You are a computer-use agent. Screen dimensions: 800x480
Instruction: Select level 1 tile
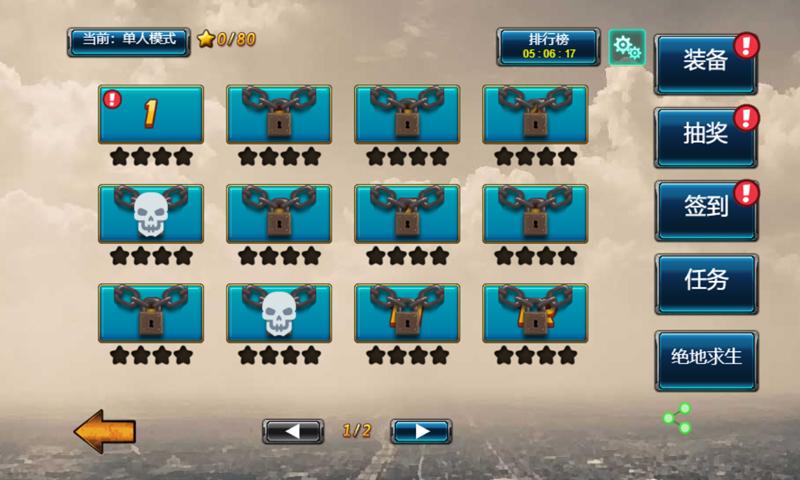tap(151, 114)
